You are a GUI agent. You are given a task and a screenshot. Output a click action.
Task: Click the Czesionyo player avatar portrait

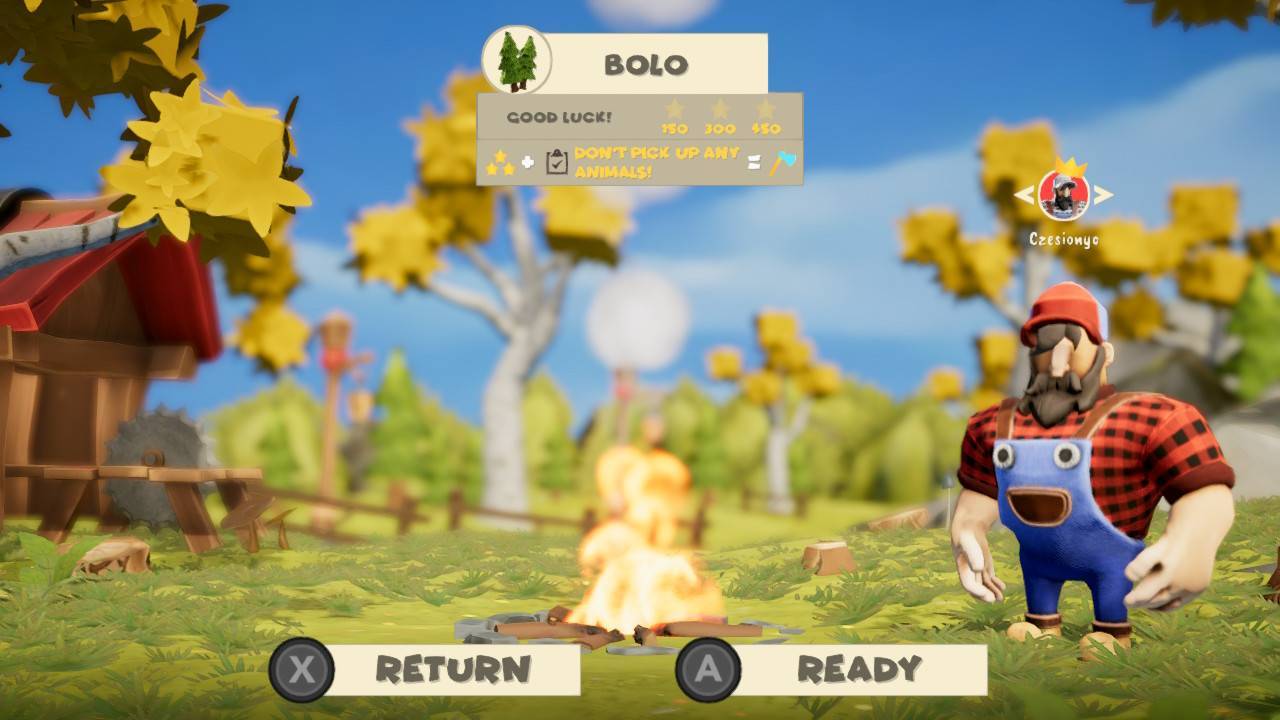(1063, 195)
